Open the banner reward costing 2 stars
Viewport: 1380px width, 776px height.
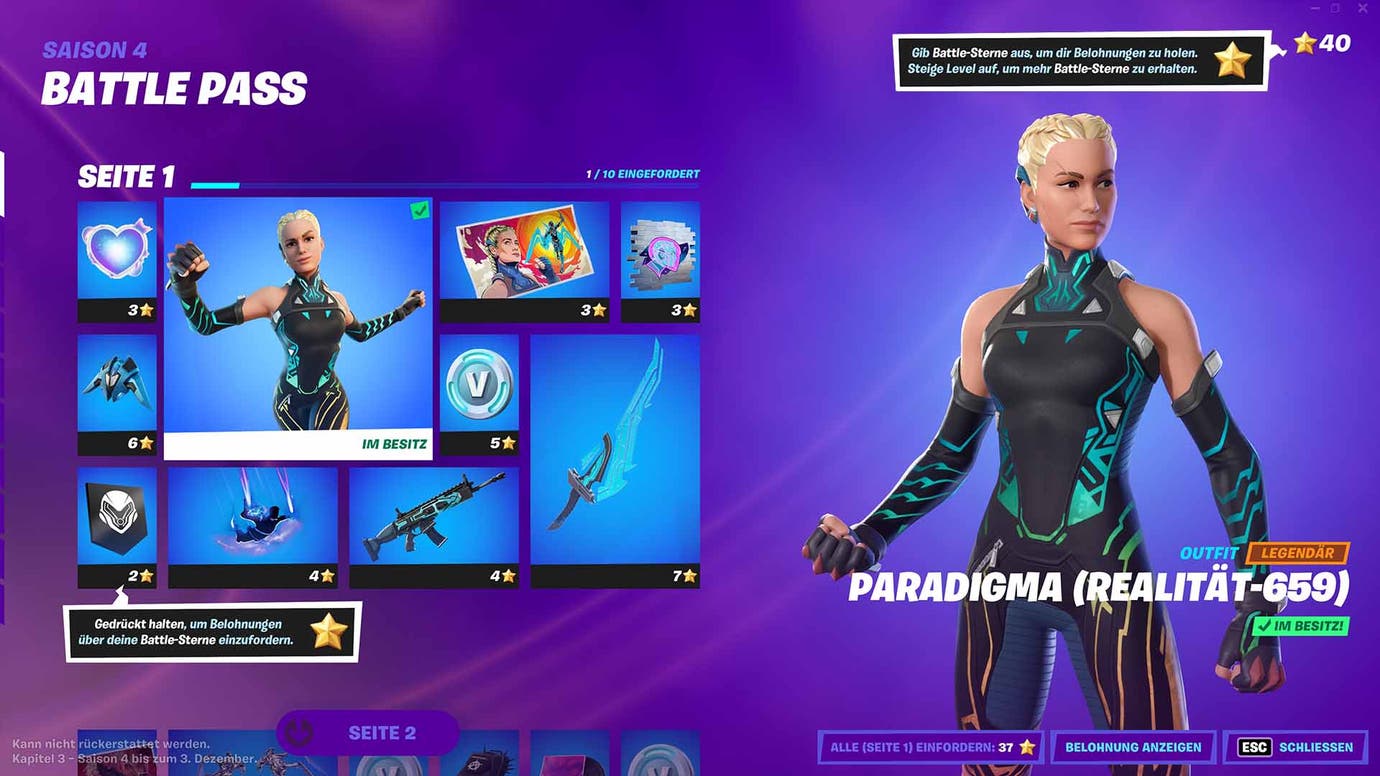pos(117,520)
